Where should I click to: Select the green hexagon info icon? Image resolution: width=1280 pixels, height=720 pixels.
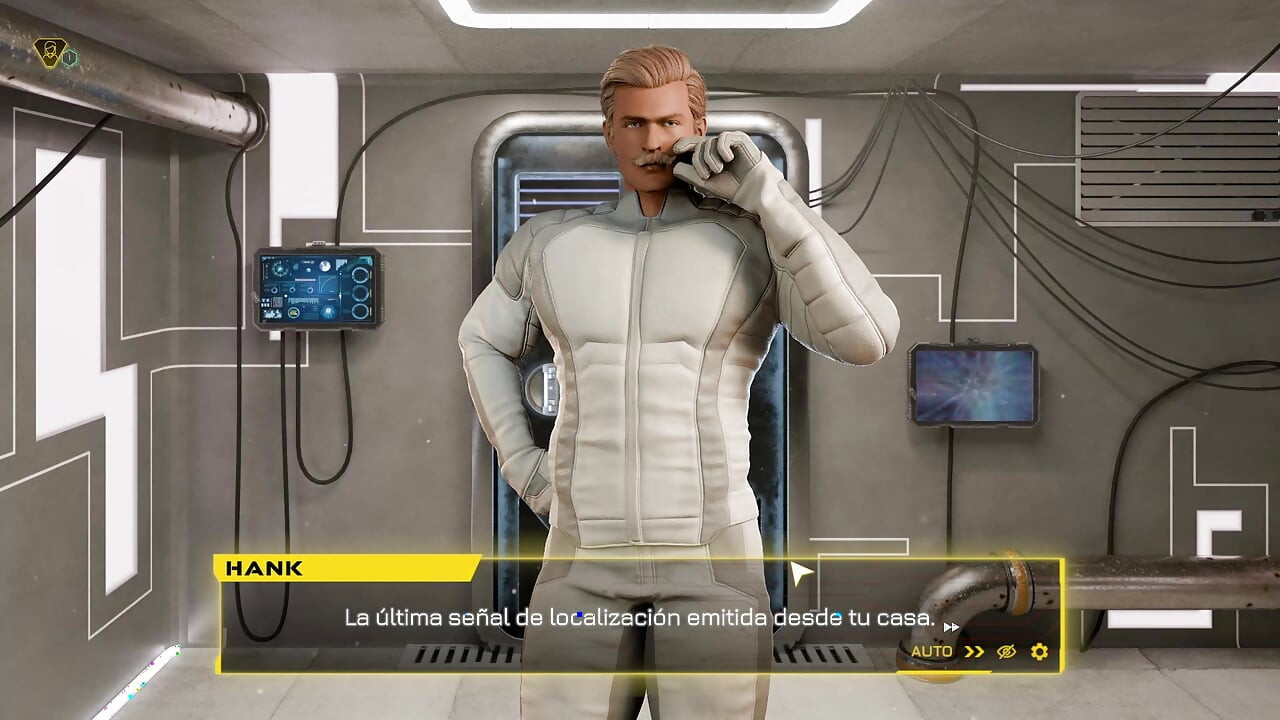(x=70, y=59)
